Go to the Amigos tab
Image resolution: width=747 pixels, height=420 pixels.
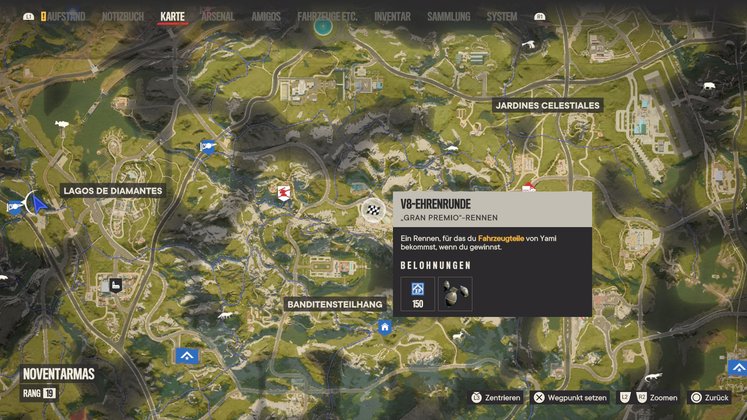pyautogui.click(x=266, y=16)
